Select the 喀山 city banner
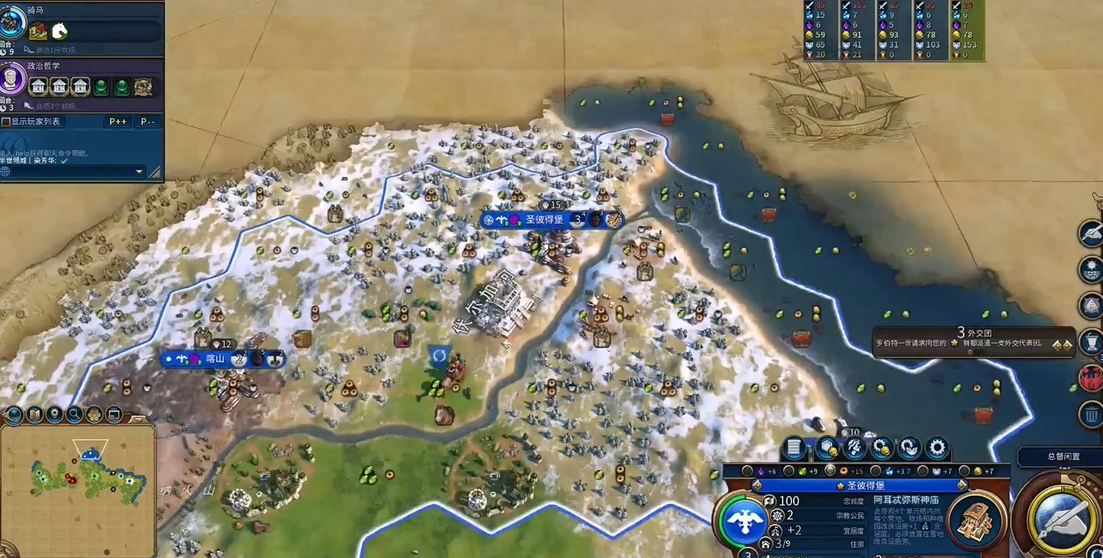 [217, 358]
